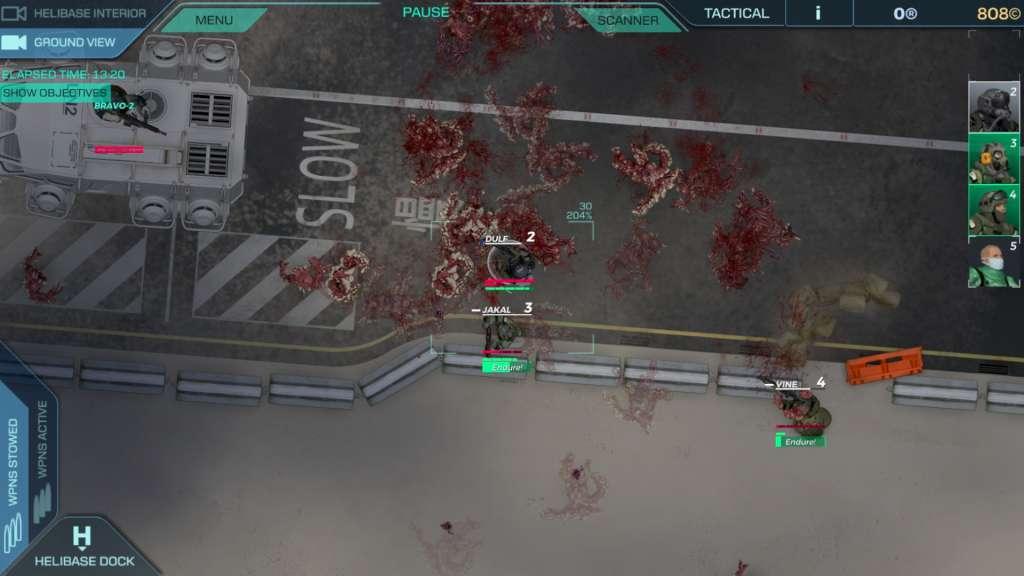This screenshot has height=576, width=1024.
Task: Open the Scanner
Action: tap(628, 20)
